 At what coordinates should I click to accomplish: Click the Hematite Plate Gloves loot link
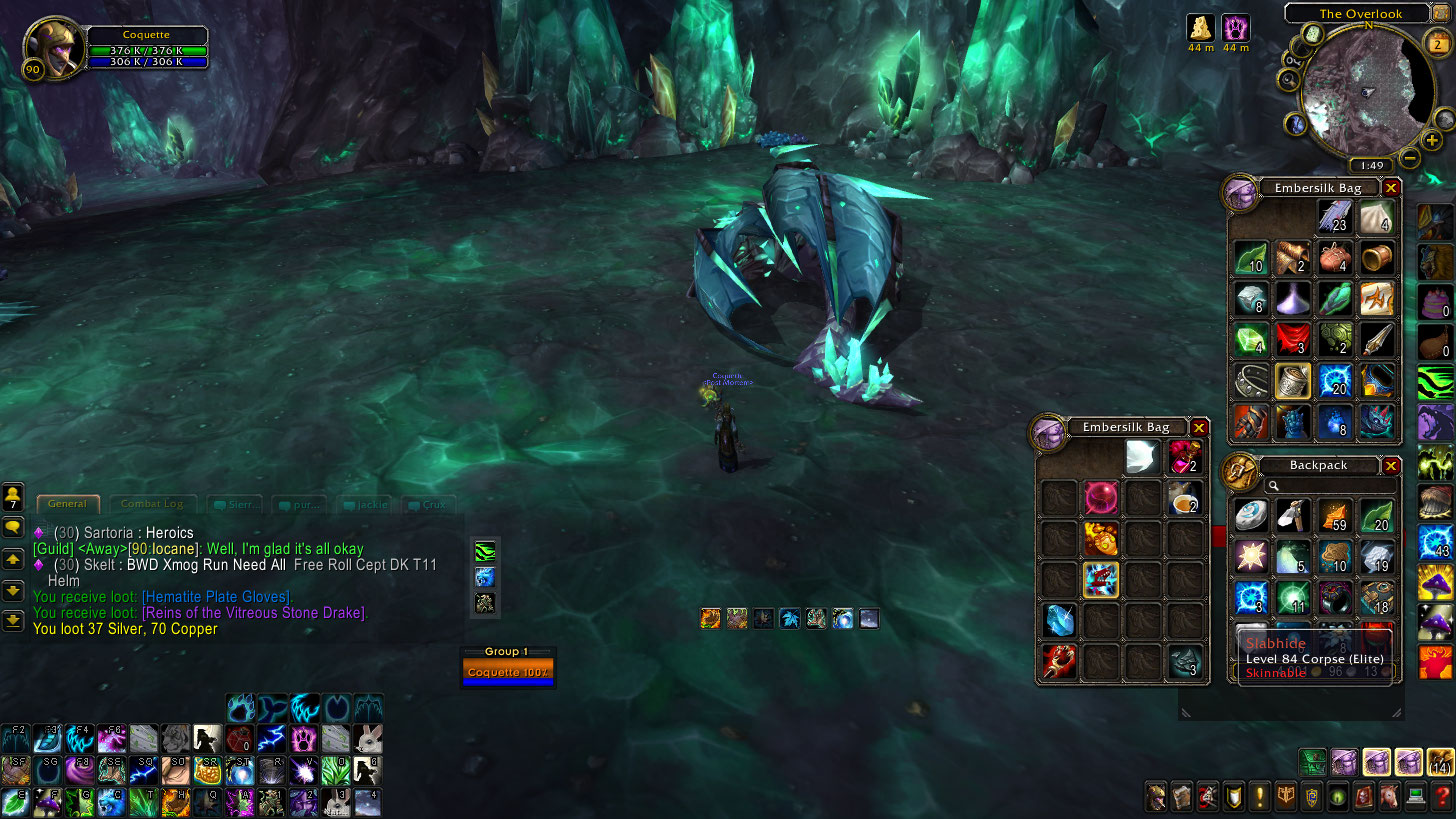[217, 597]
